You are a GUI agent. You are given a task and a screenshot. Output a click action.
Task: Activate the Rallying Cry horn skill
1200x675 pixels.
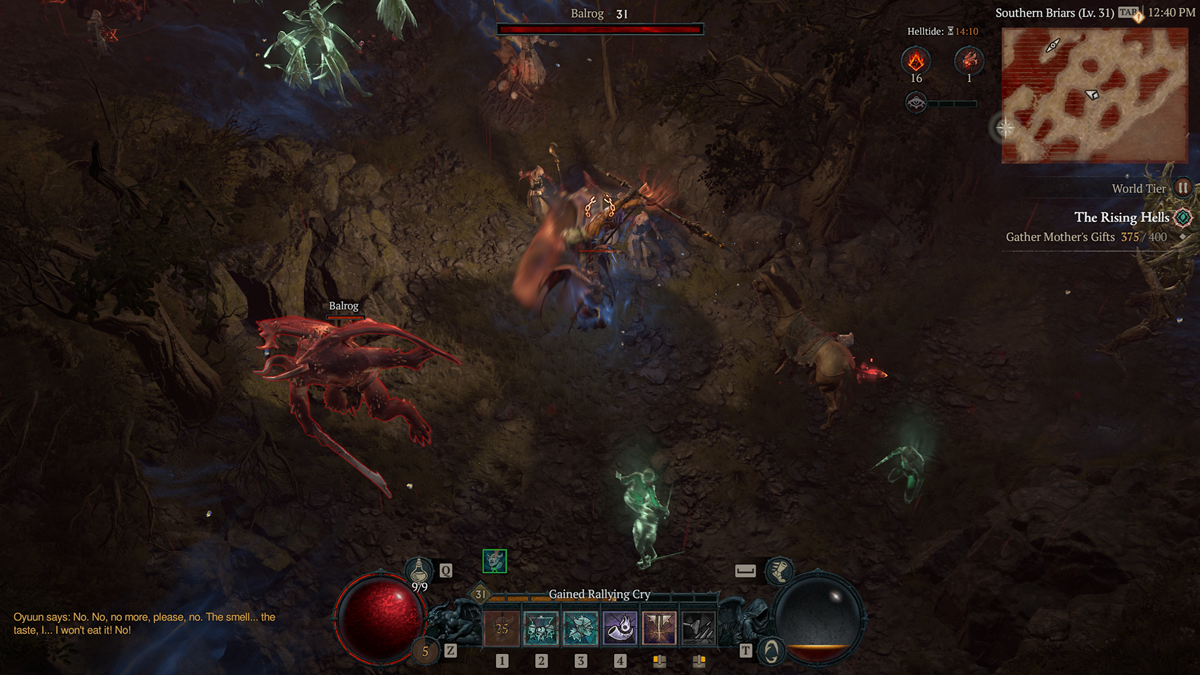[620, 628]
